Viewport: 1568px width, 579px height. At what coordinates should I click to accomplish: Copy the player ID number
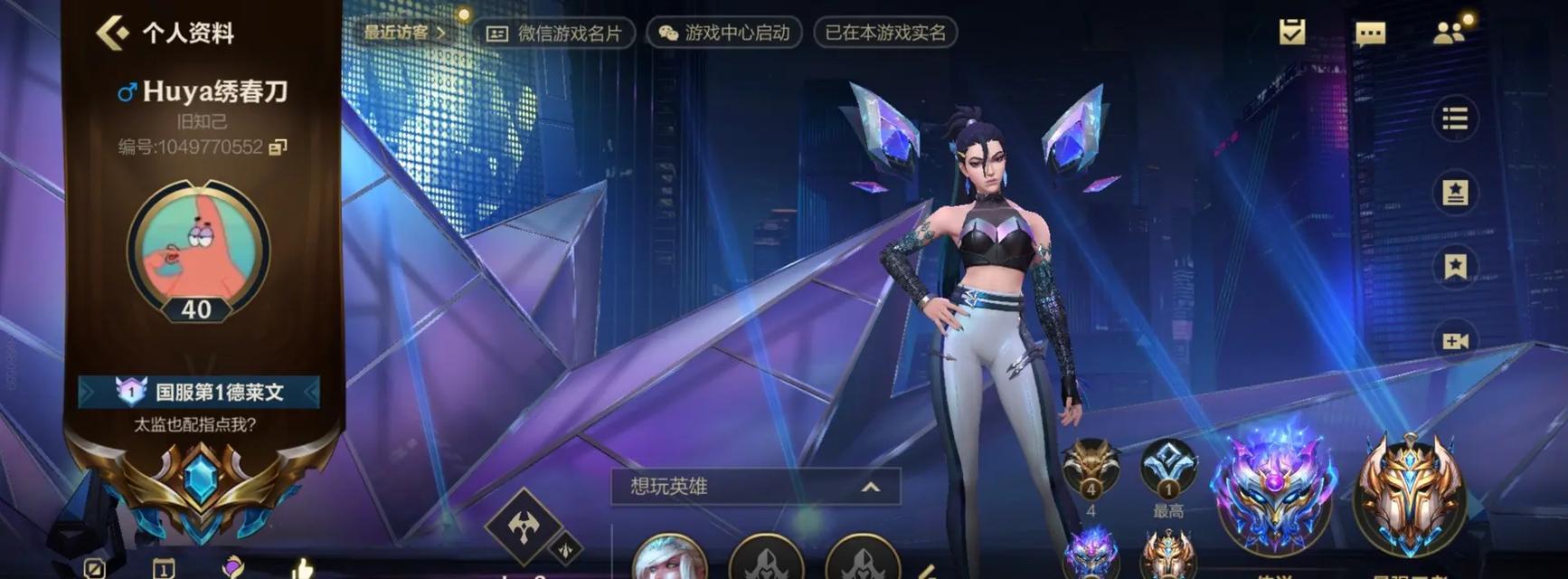coord(278,147)
